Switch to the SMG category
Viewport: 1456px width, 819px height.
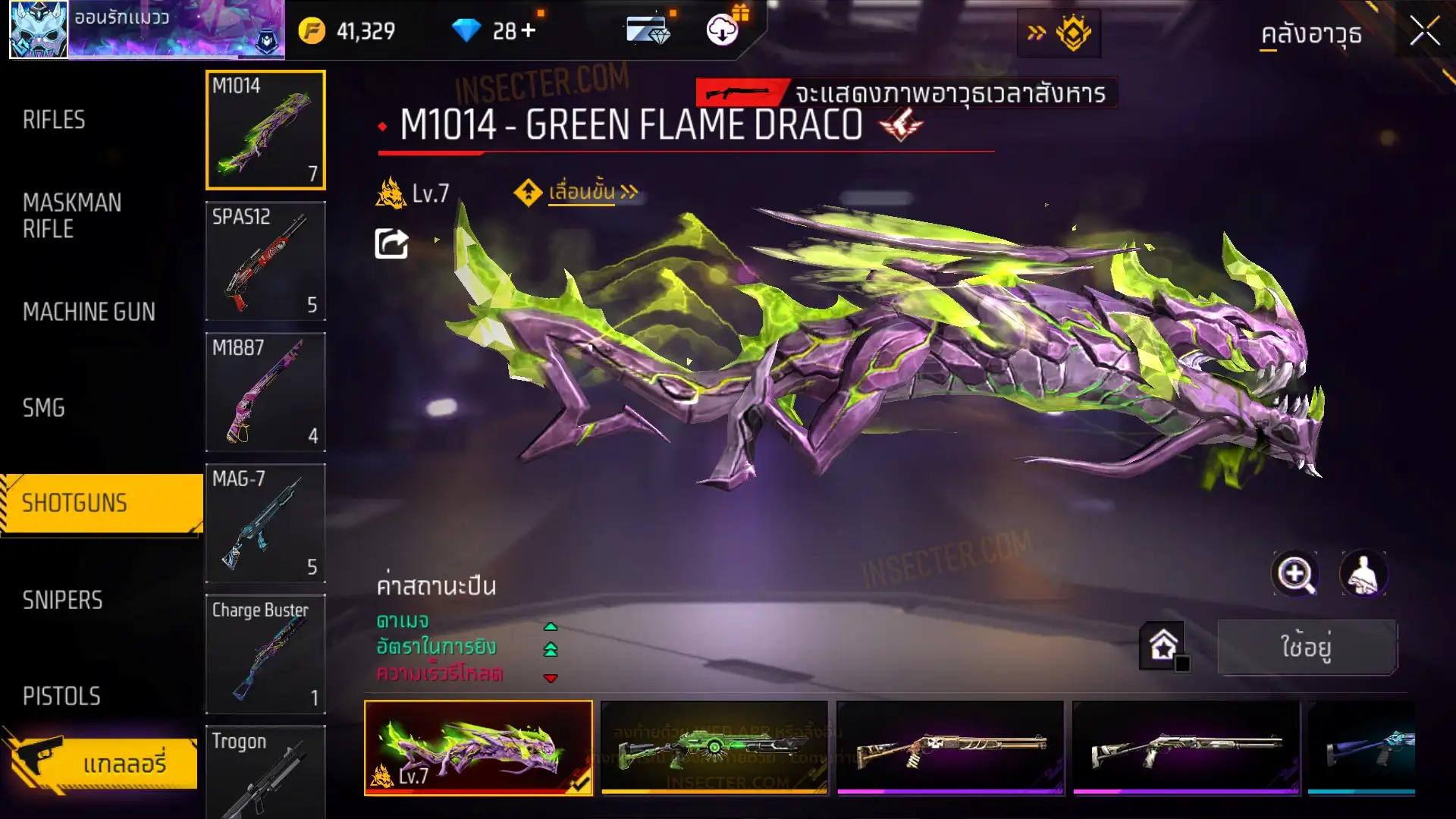(44, 408)
